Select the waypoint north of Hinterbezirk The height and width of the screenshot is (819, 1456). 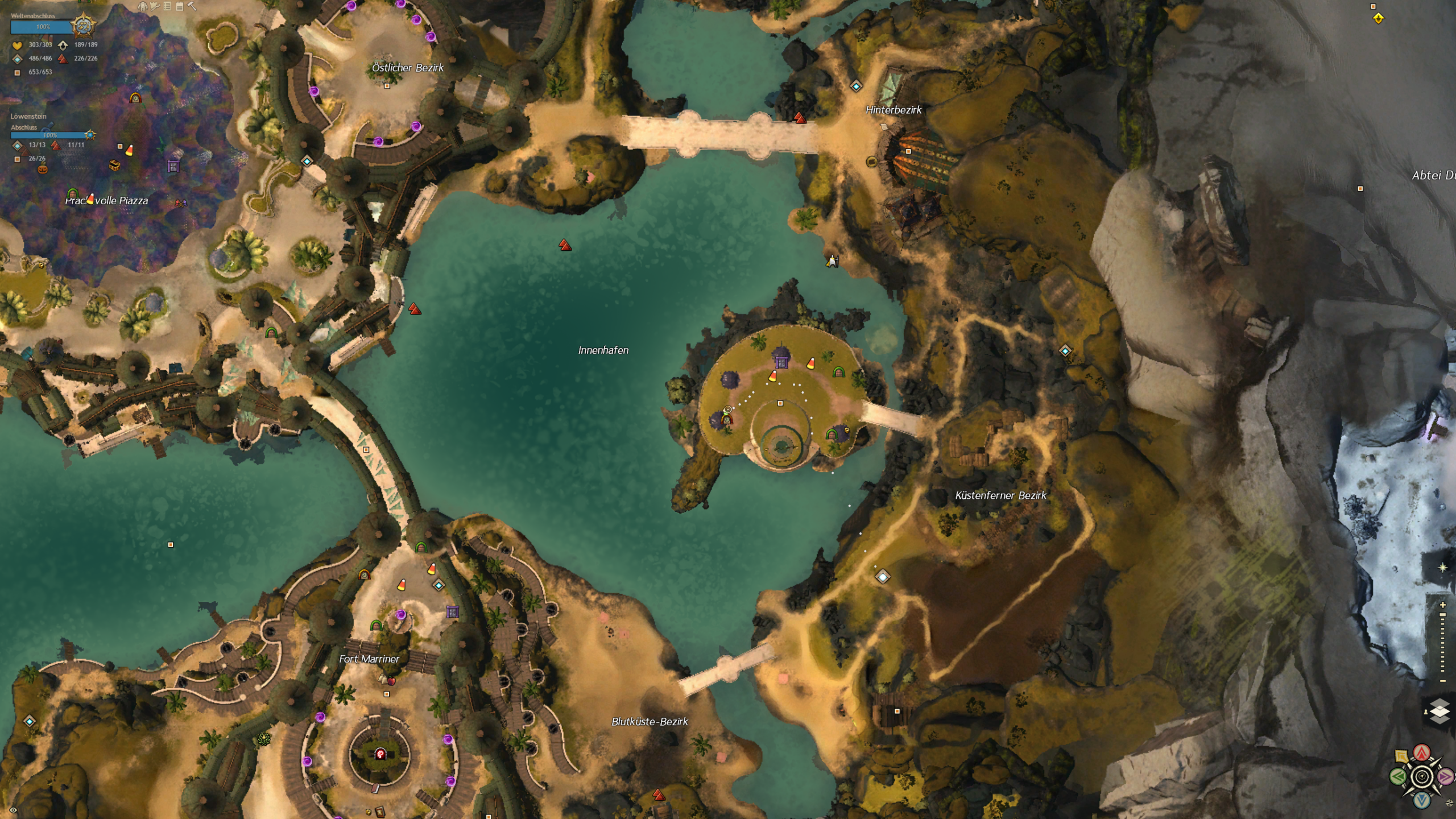coord(856,86)
